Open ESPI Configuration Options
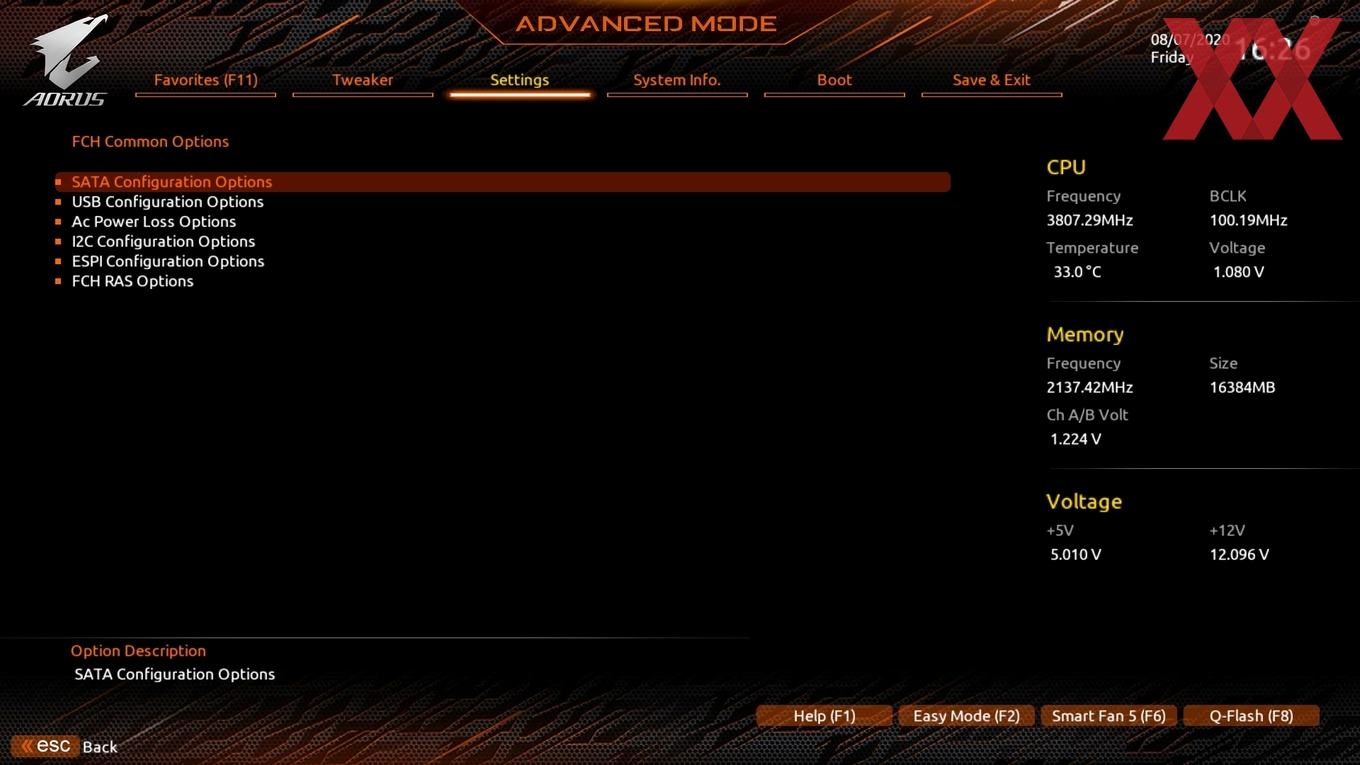 pyautogui.click(x=168, y=261)
